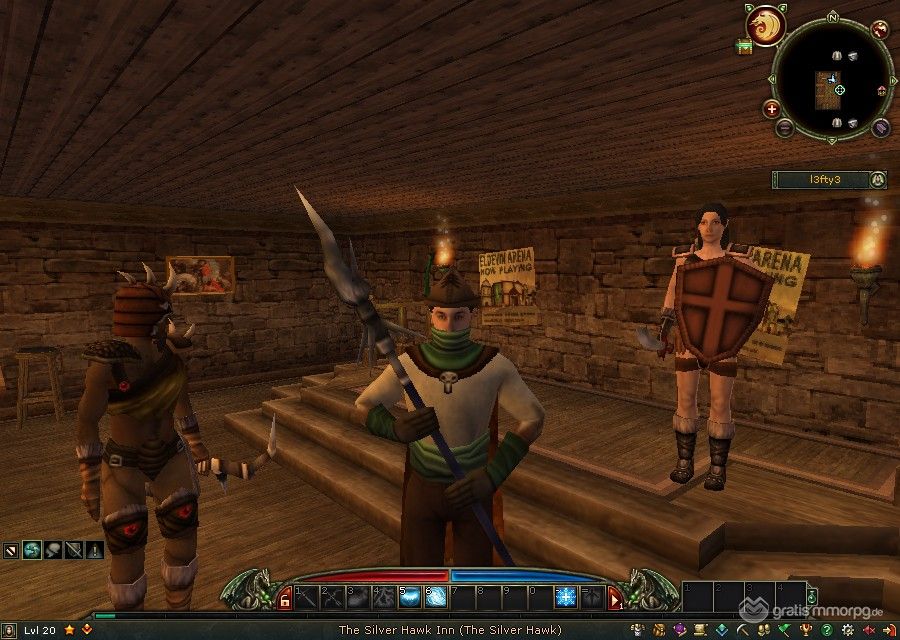
Task: Open the character portrait in status bar
Action: pos(12,630)
